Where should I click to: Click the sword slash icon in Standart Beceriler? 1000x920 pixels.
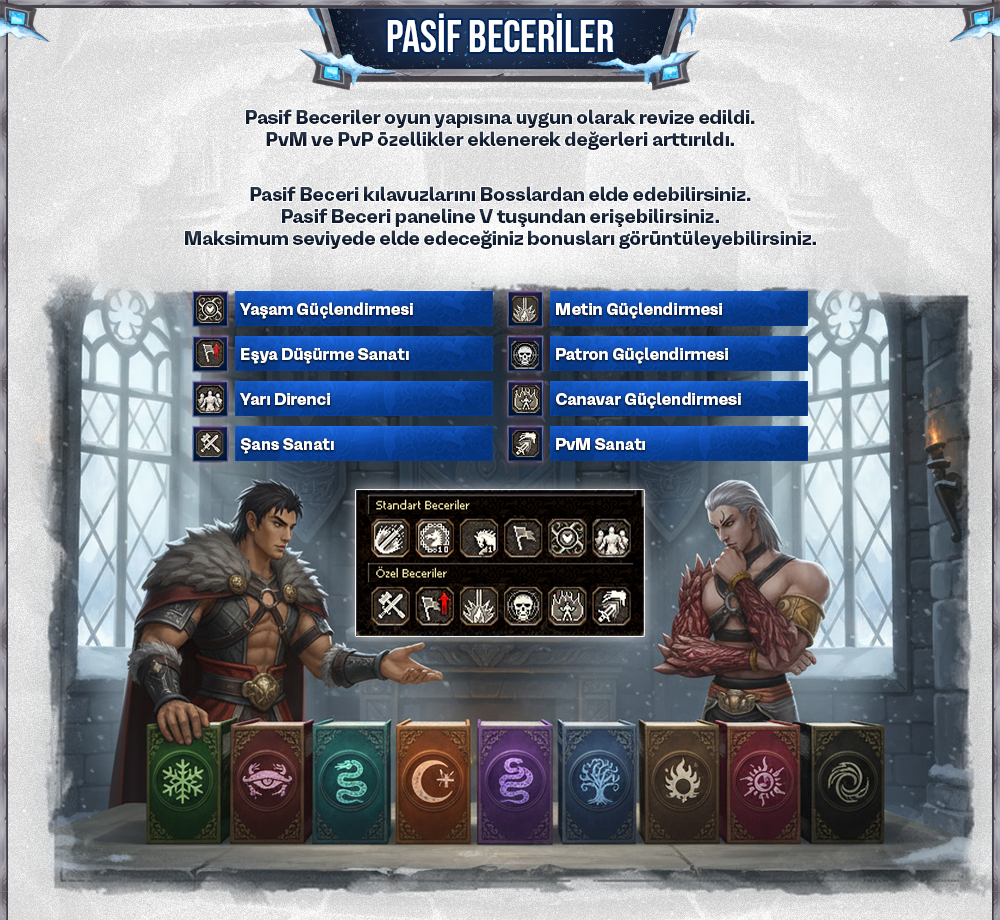tap(390, 538)
